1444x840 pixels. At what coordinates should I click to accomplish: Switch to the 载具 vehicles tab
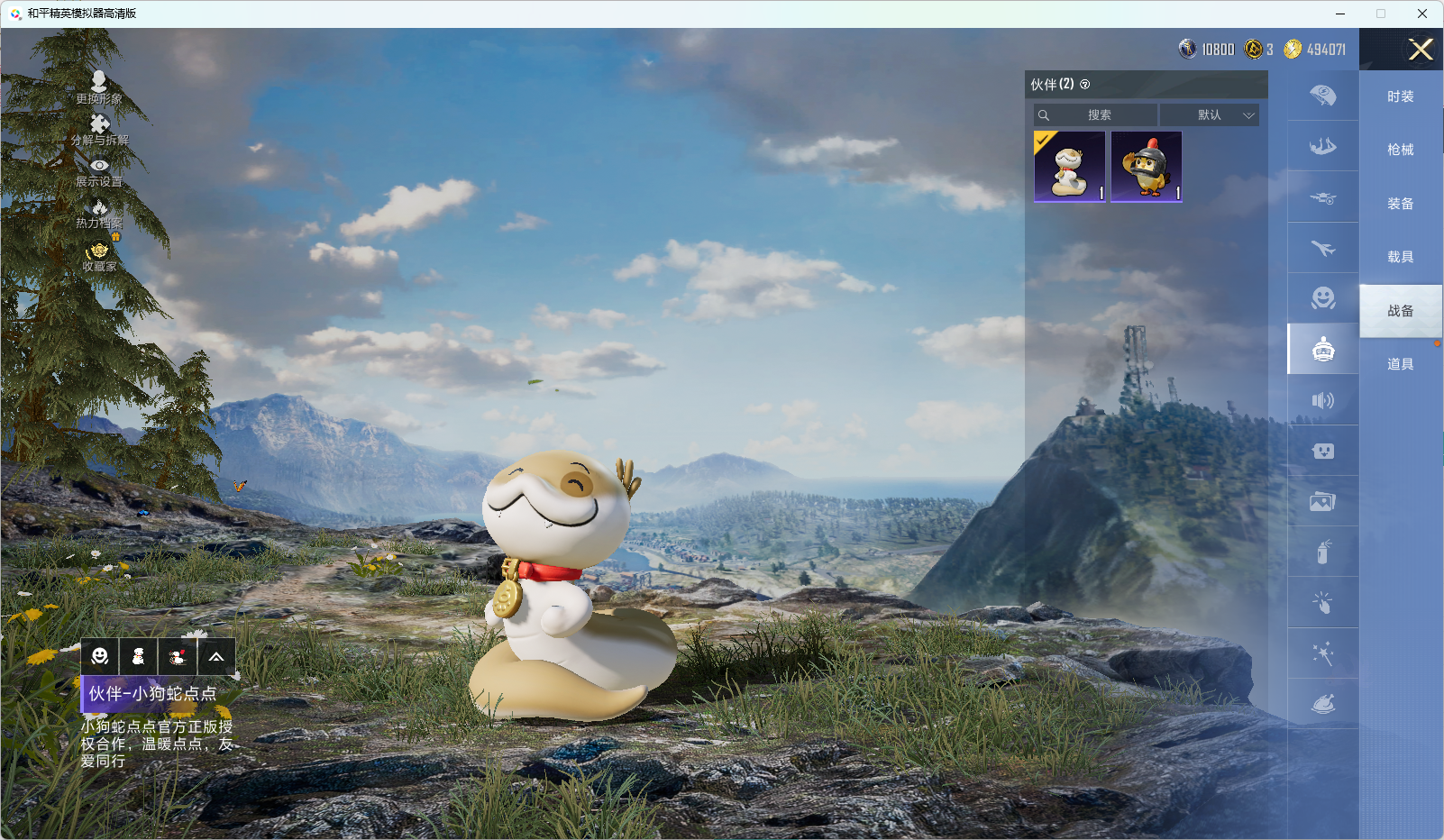[1400, 257]
